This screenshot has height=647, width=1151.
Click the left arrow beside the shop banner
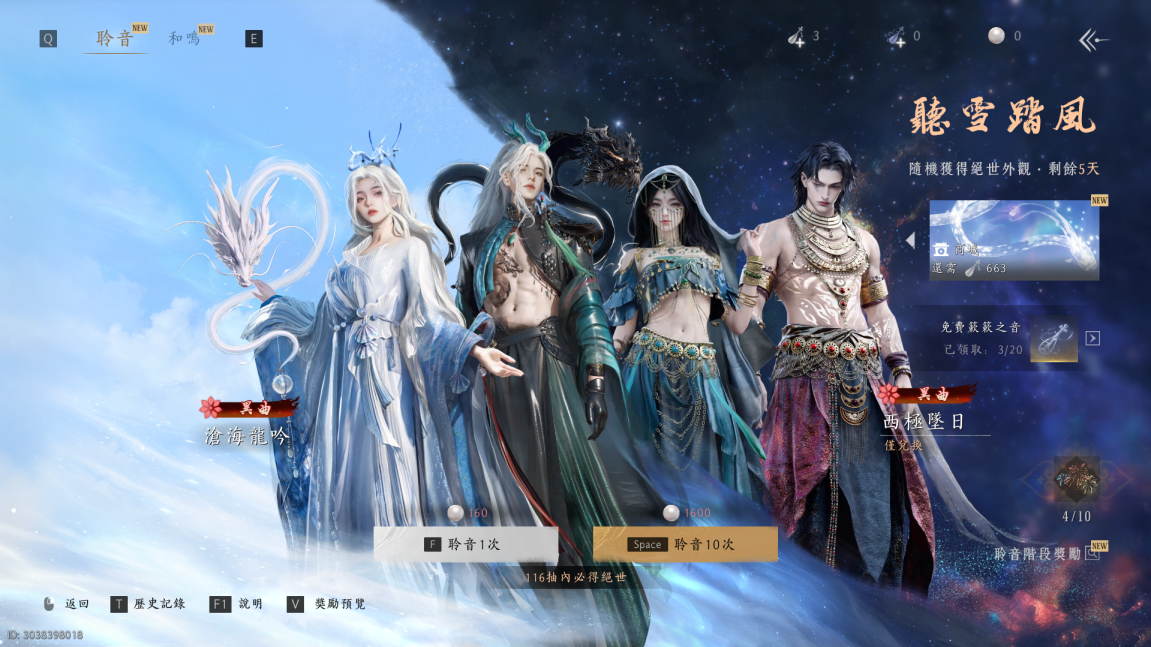point(911,241)
